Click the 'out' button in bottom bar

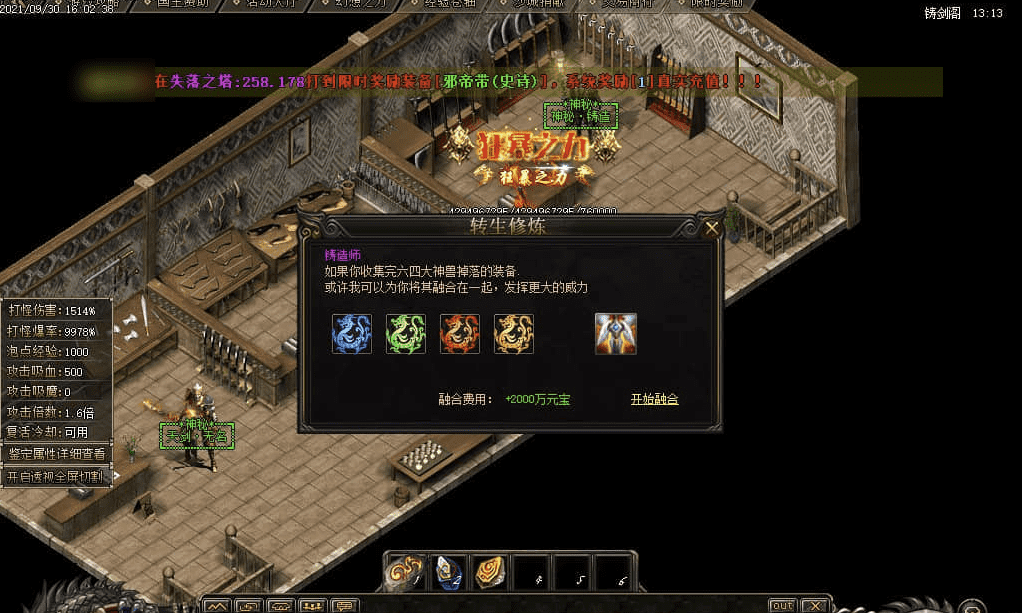coord(782,605)
